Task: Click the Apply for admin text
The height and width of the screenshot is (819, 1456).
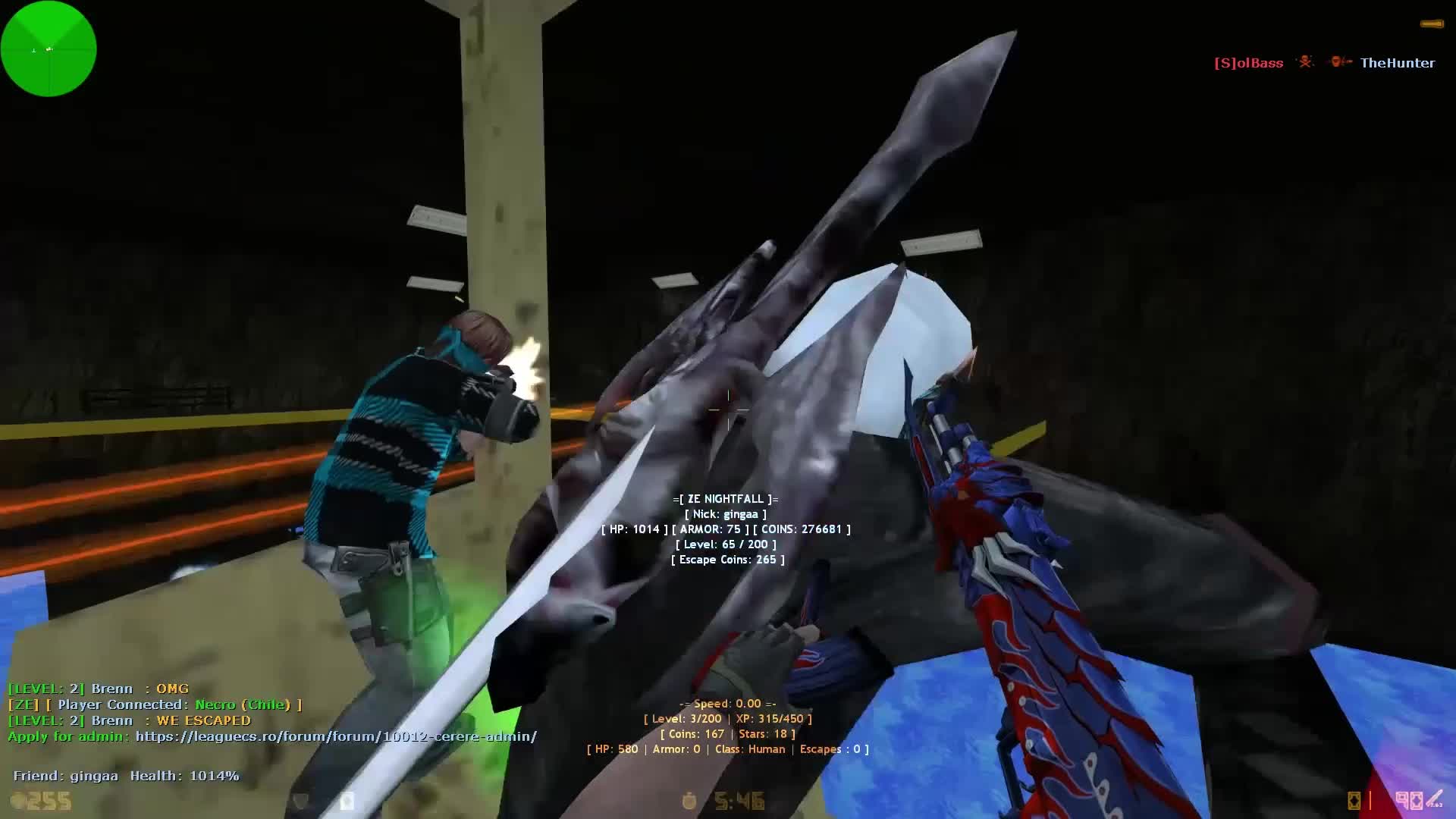Action: coord(68,736)
